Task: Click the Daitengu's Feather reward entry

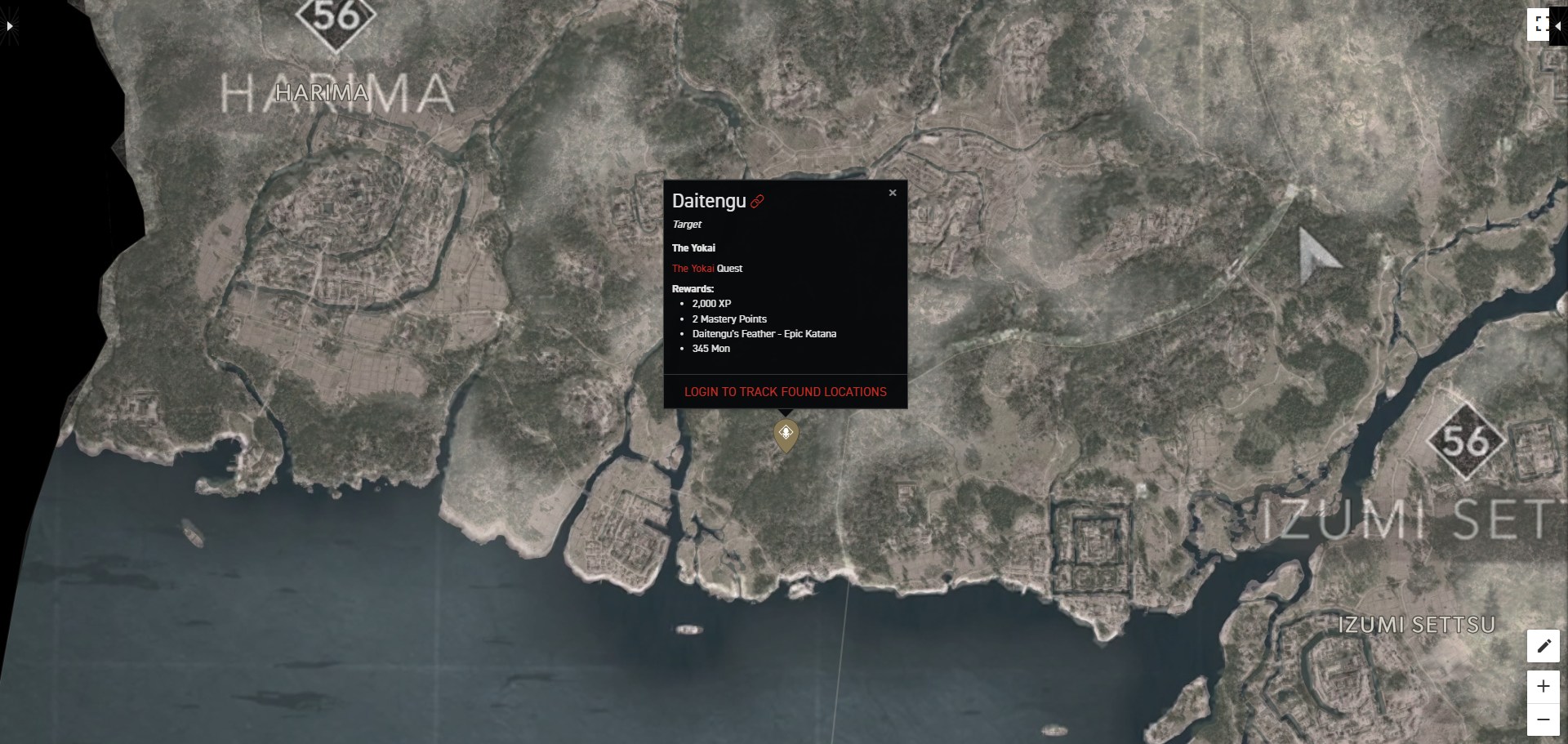Action: tap(764, 334)
